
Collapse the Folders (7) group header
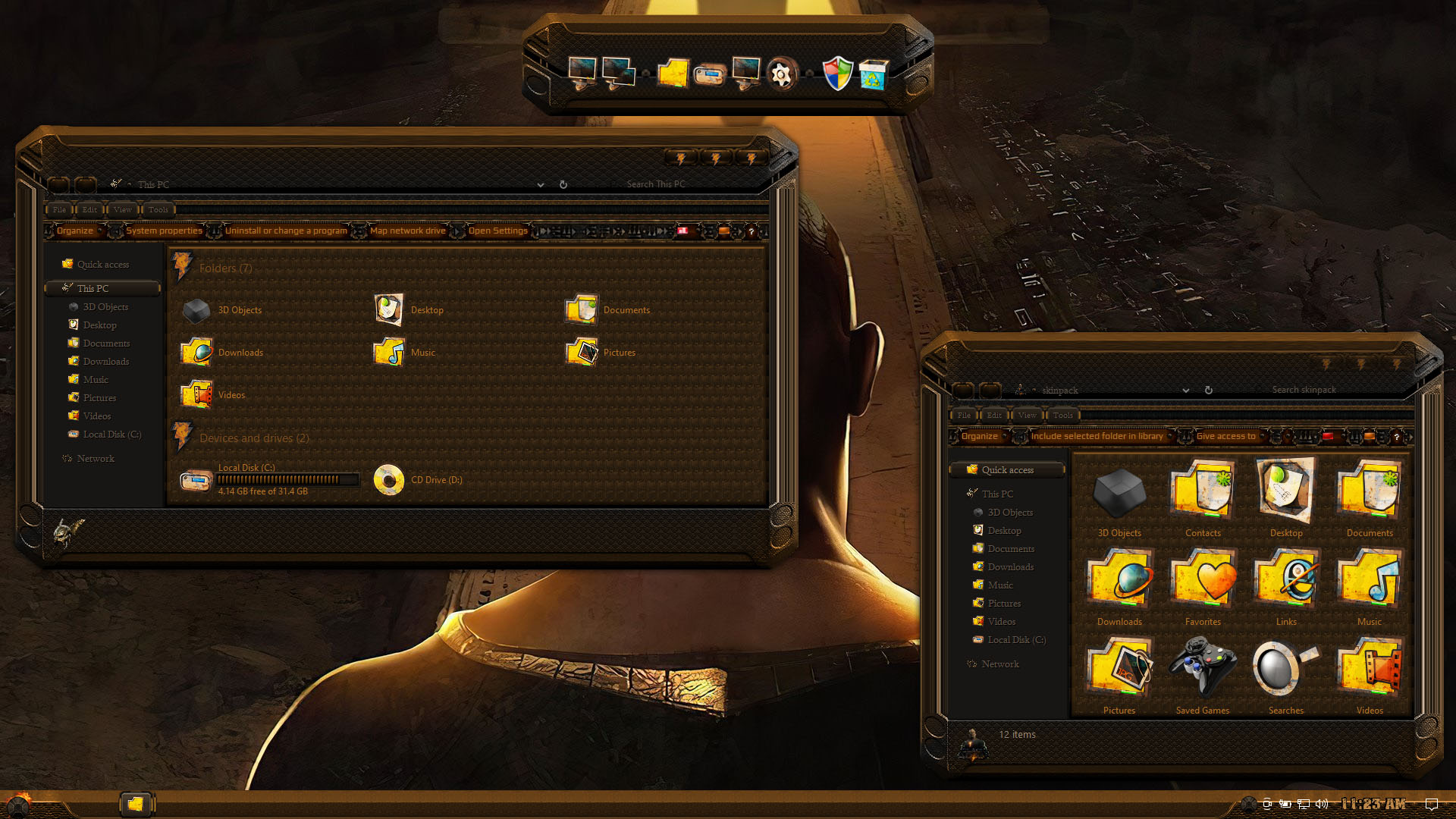(225, 268)
